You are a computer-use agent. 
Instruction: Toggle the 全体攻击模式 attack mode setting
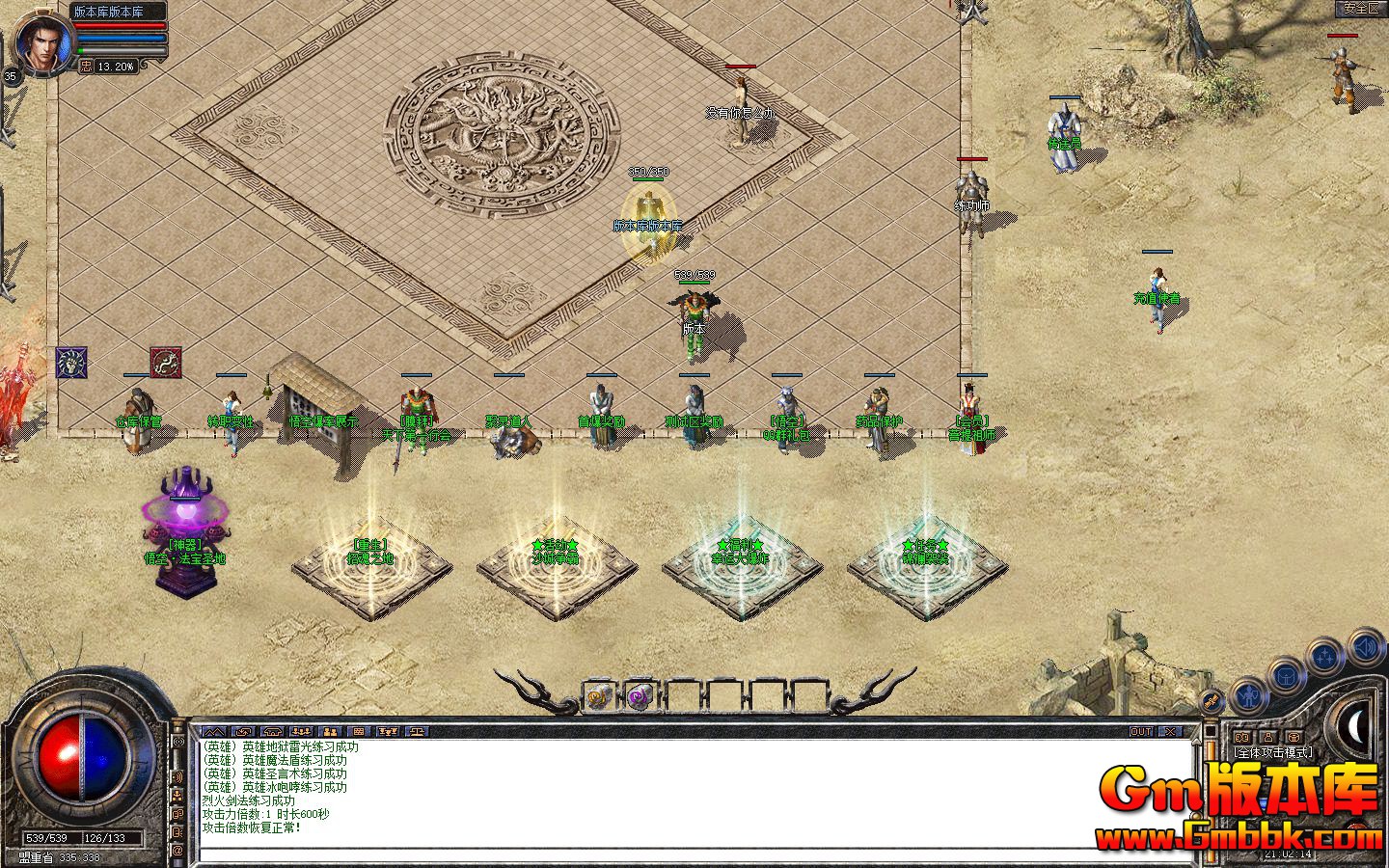pos(1273,750)
